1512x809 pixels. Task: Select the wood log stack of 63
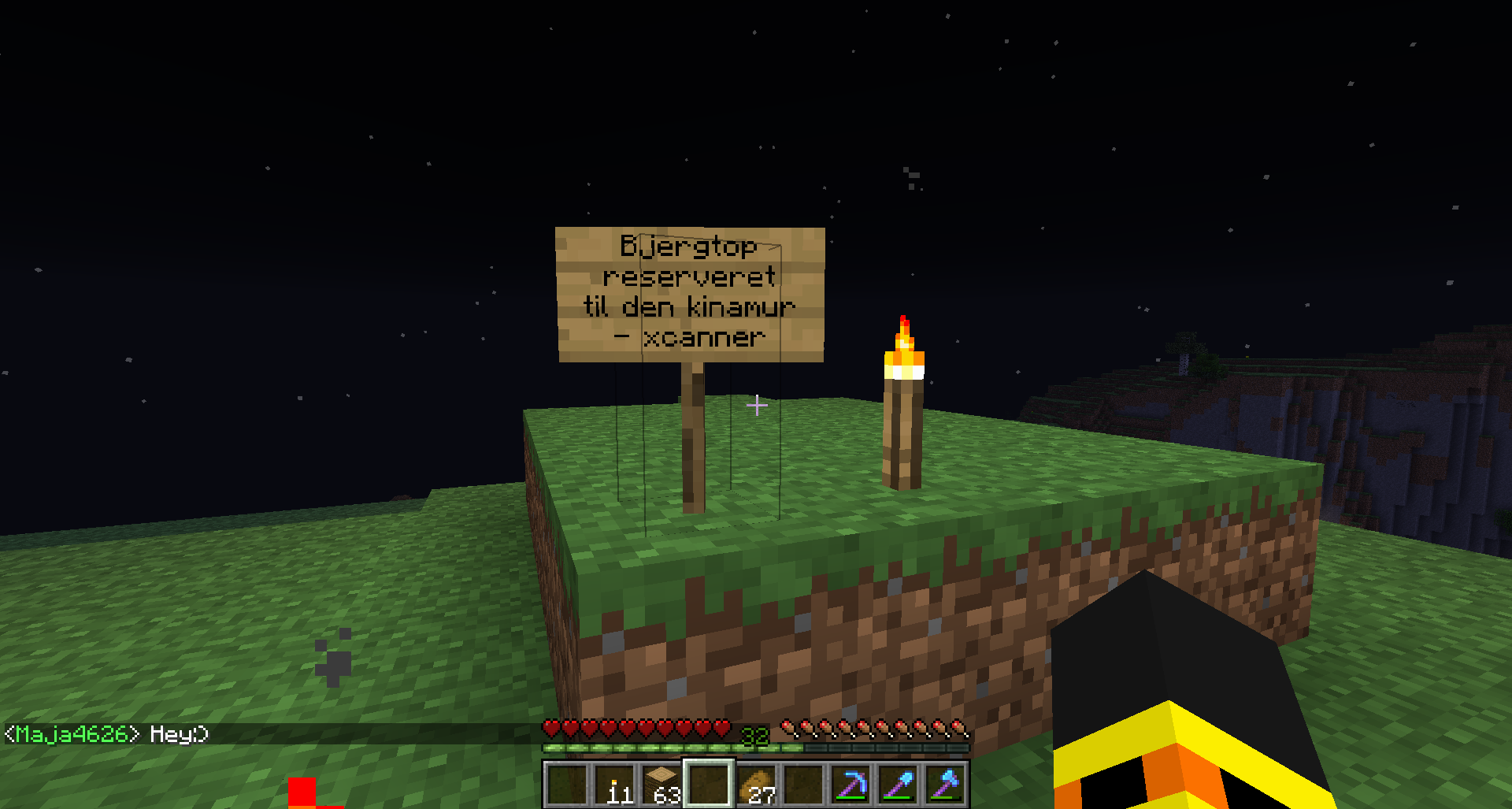pyautogui.click(x=661, y=785)
